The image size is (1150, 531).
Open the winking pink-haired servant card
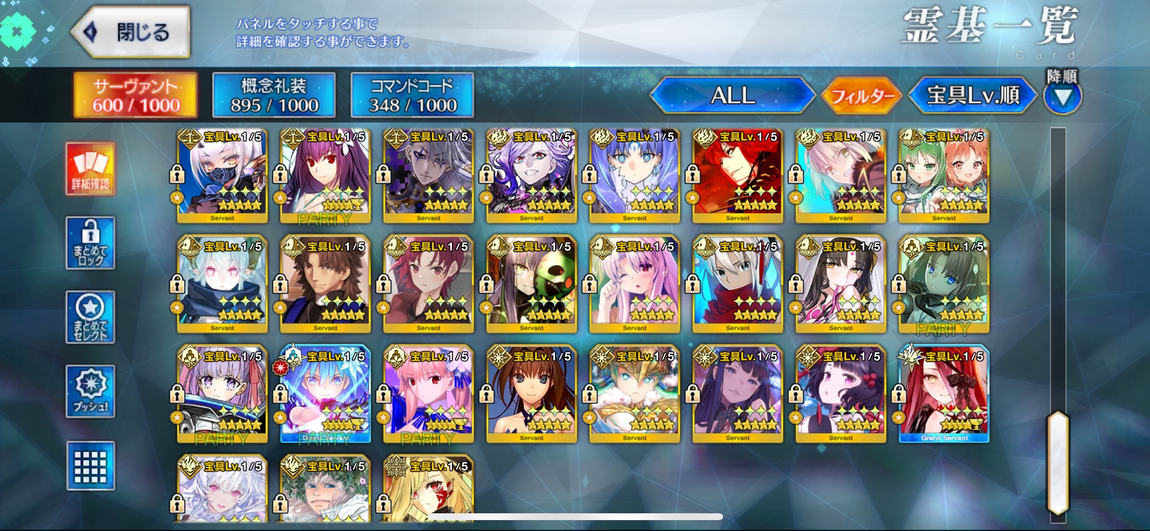pyautogui.click(x=634, y=284)
